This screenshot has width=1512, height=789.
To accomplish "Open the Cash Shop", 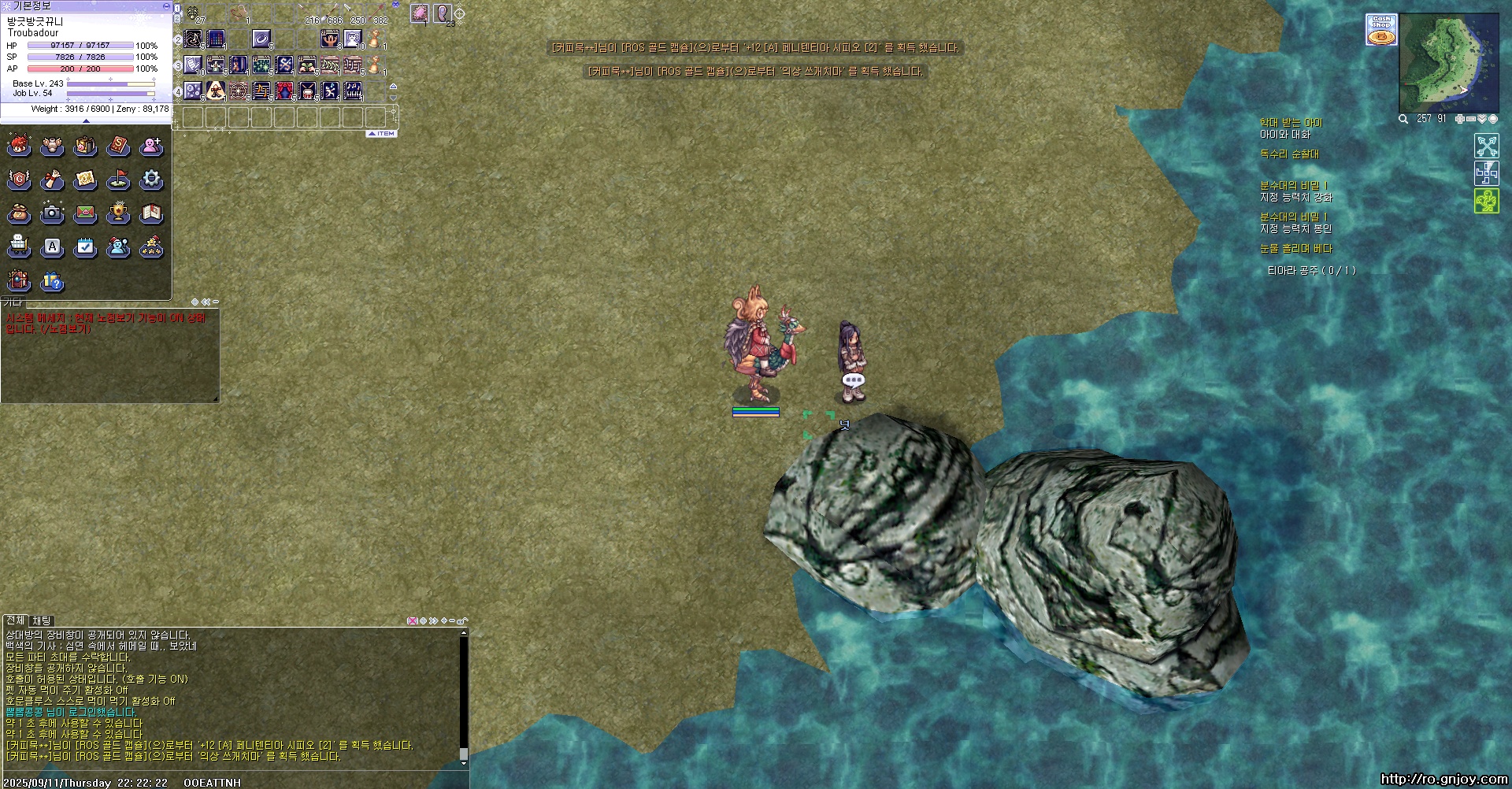I will (x=1381, y=30).
